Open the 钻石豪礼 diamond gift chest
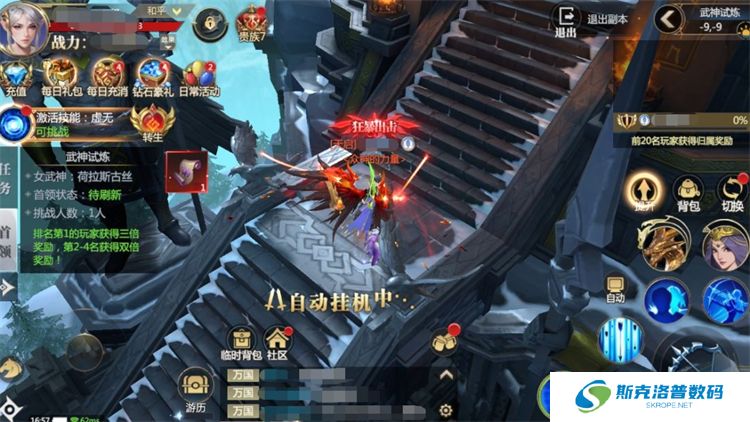750x422 pixels. click(x=152, y=74)
